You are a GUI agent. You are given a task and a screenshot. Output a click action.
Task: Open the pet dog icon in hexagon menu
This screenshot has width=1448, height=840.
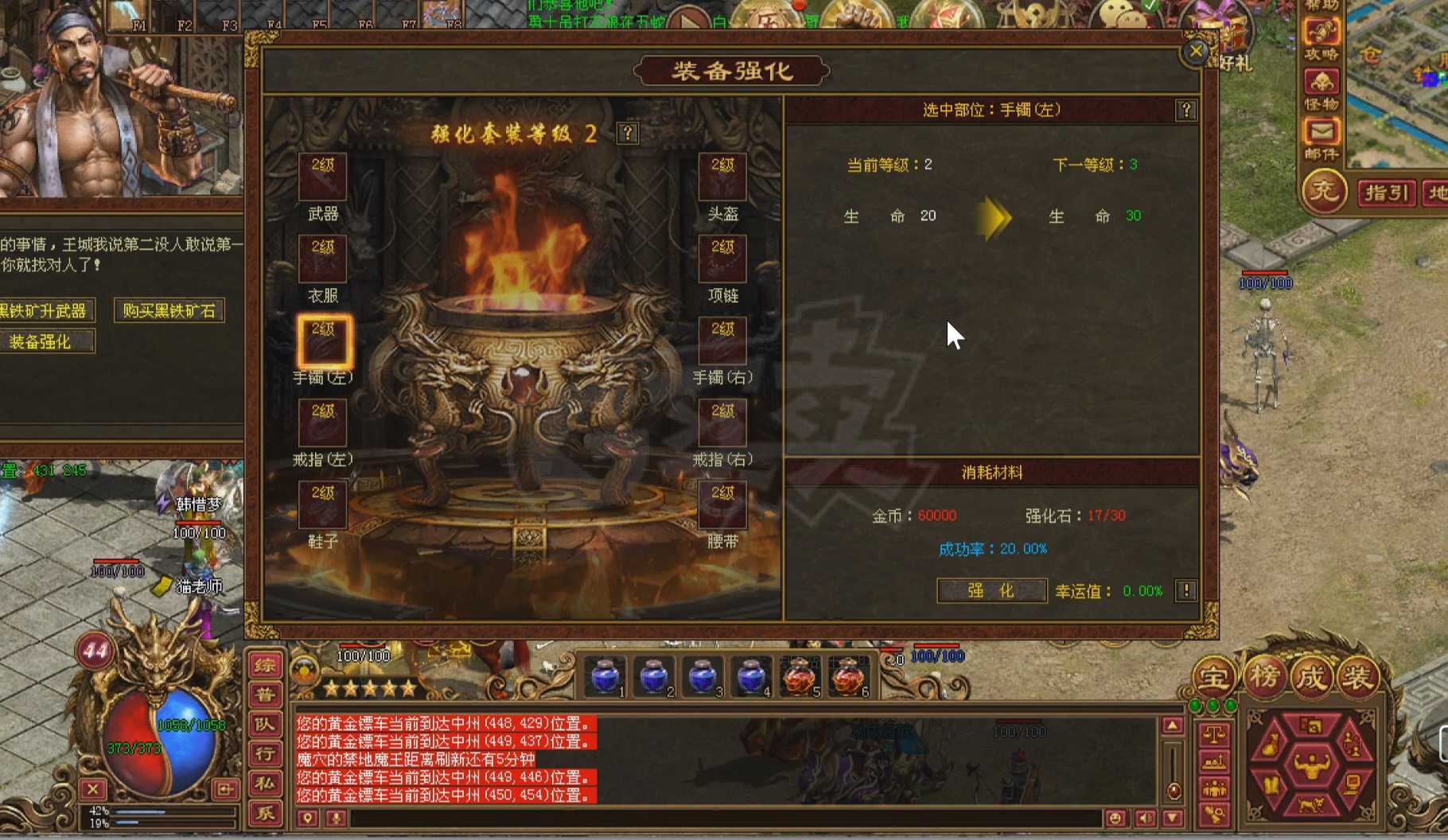tap(1312, 804)
